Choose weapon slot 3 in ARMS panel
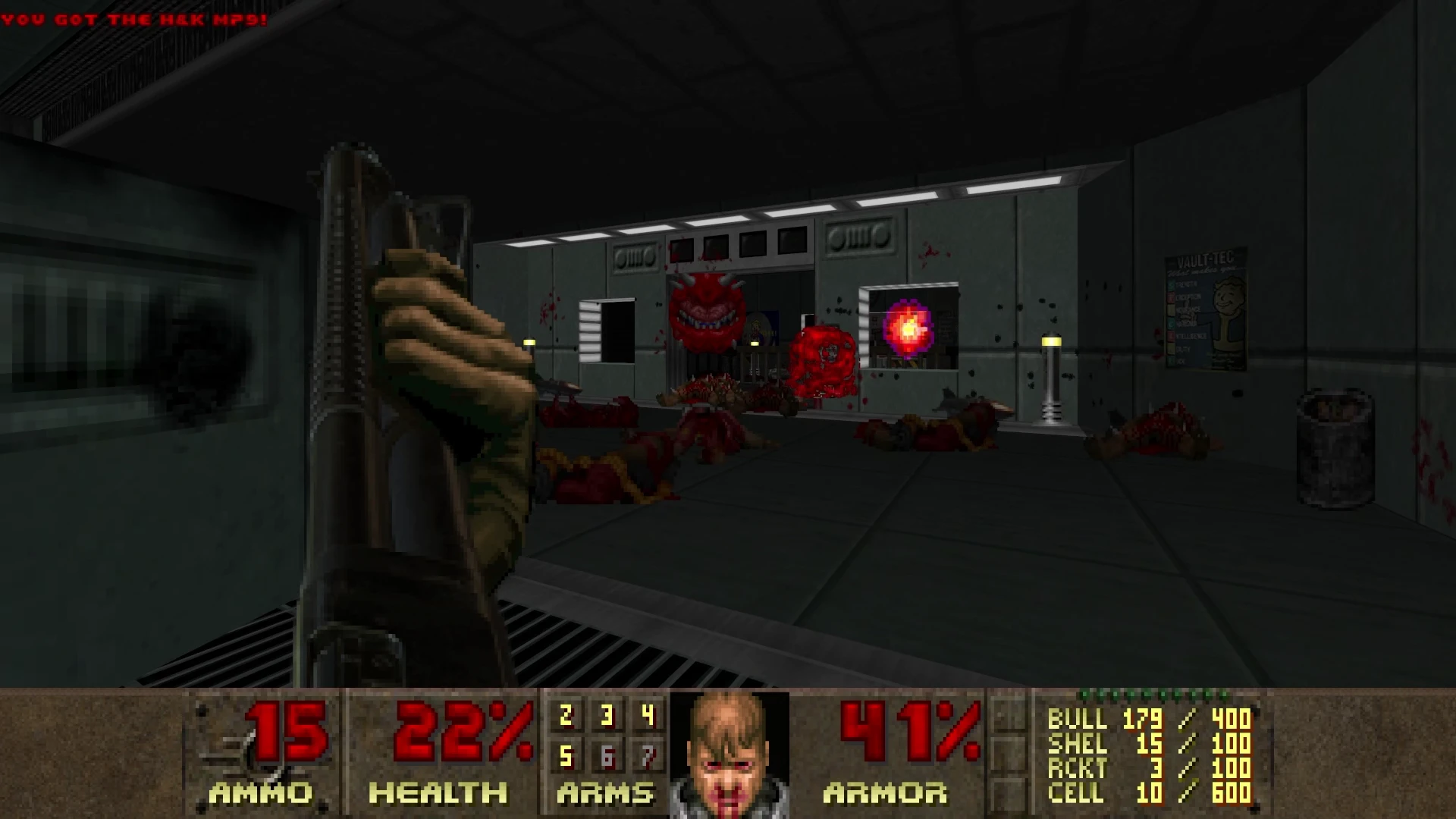The height and width of the screenshot is (819, 1456). (x=607, y=716)
